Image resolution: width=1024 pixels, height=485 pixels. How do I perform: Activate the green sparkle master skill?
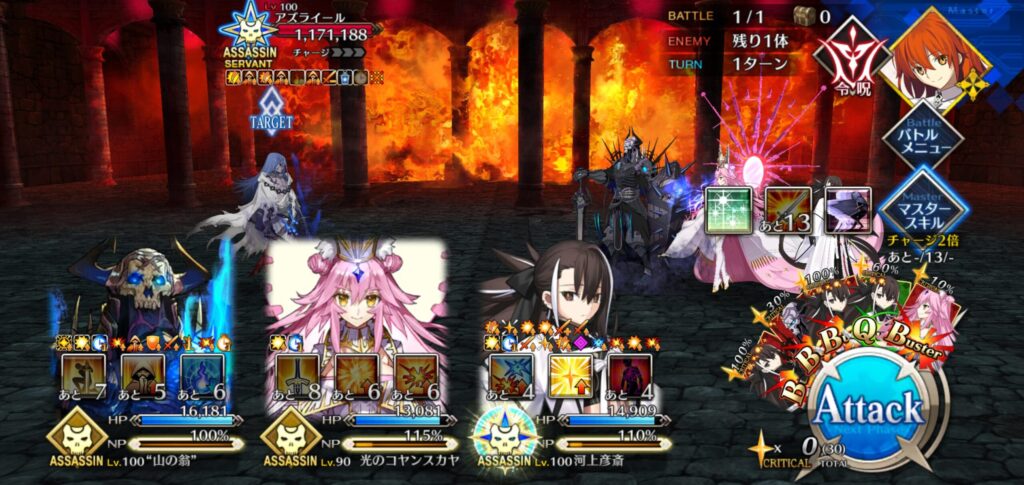tap(728, 210)
